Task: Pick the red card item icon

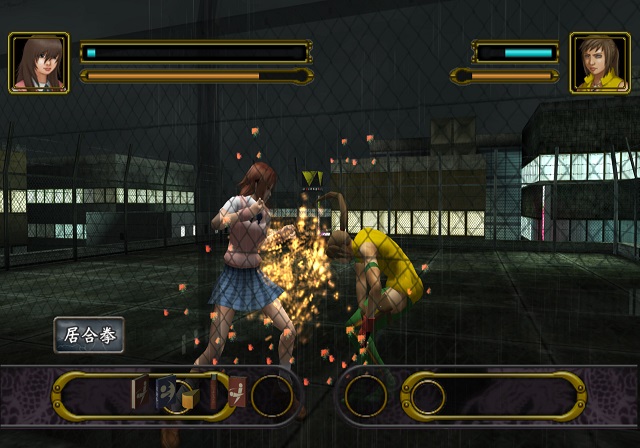Action: [237, 391]
